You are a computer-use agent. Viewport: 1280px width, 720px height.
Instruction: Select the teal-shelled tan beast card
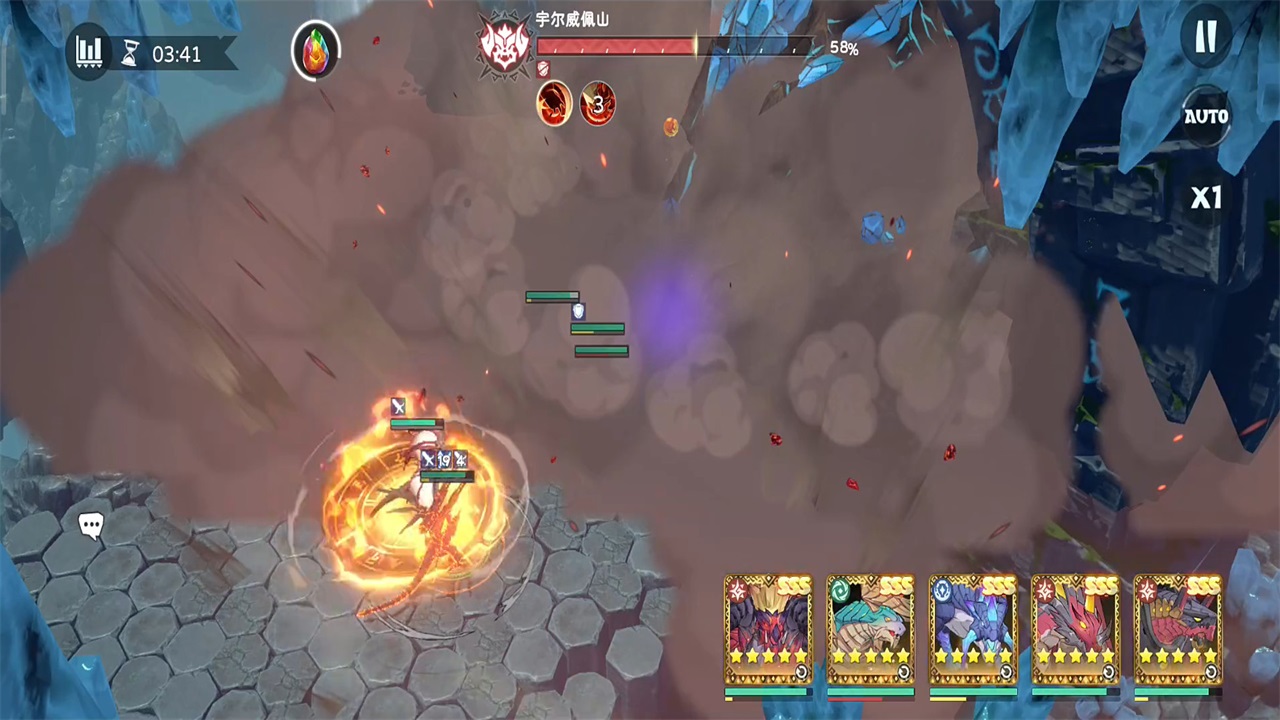870,630
